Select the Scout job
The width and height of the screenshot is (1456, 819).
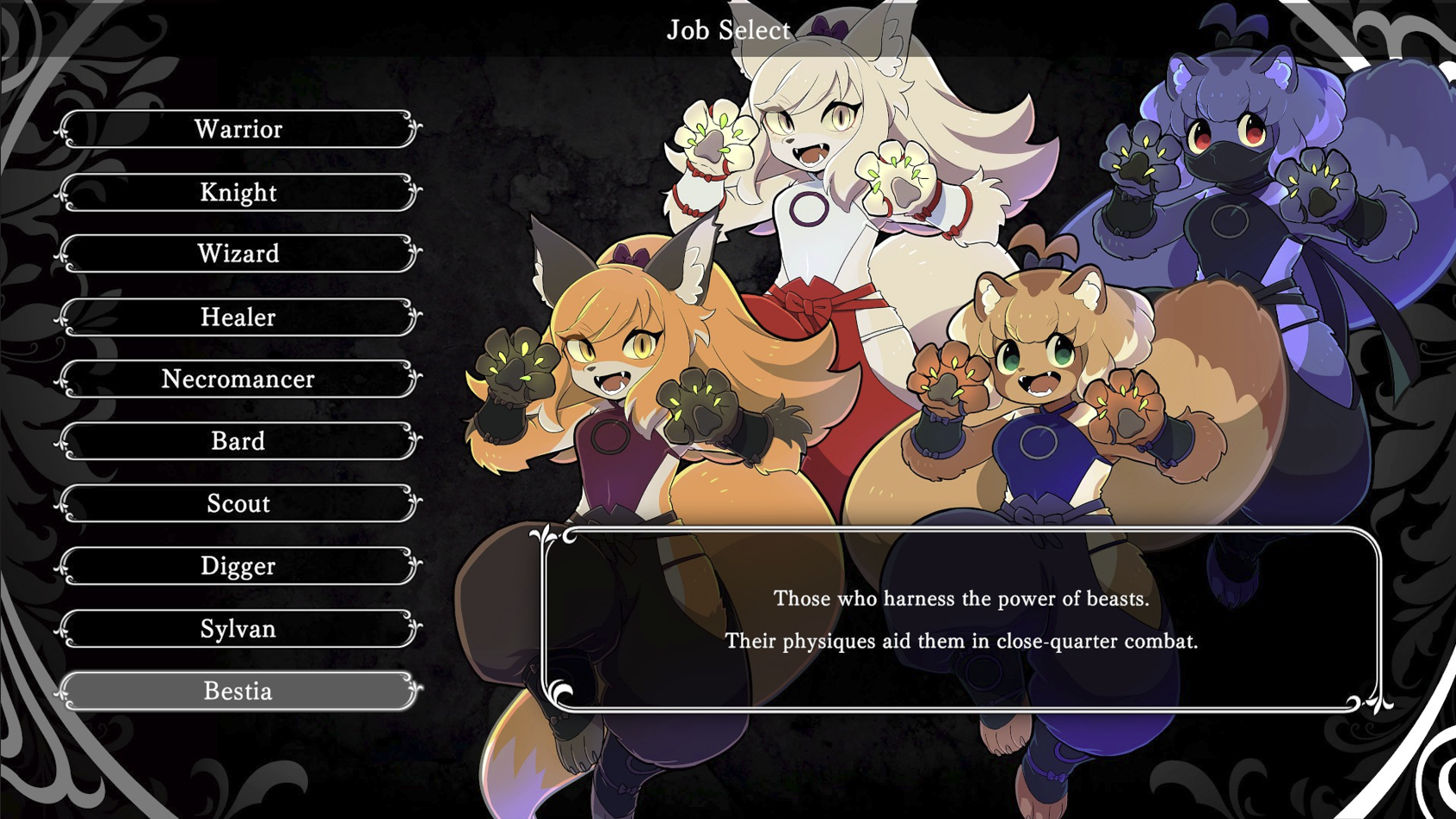pyautogui.click(x=238, y=503)
